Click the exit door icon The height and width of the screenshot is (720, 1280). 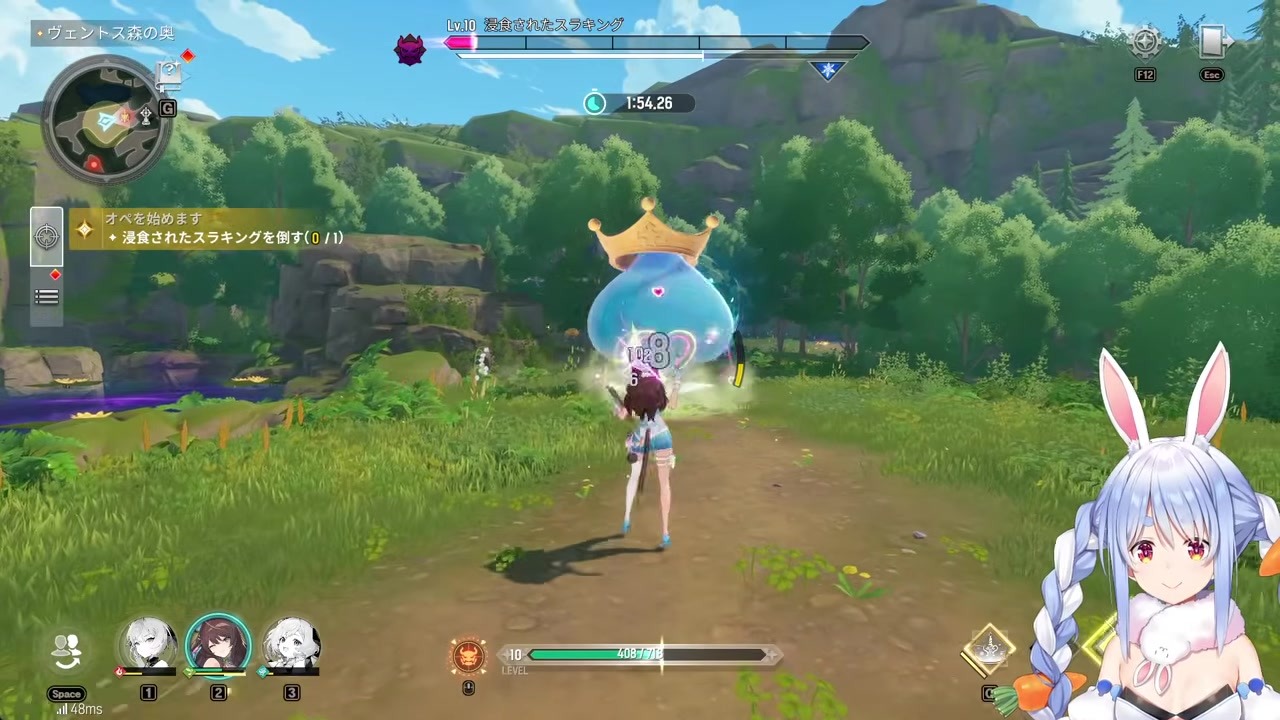pyautogui.click(x=1212, y=42)
